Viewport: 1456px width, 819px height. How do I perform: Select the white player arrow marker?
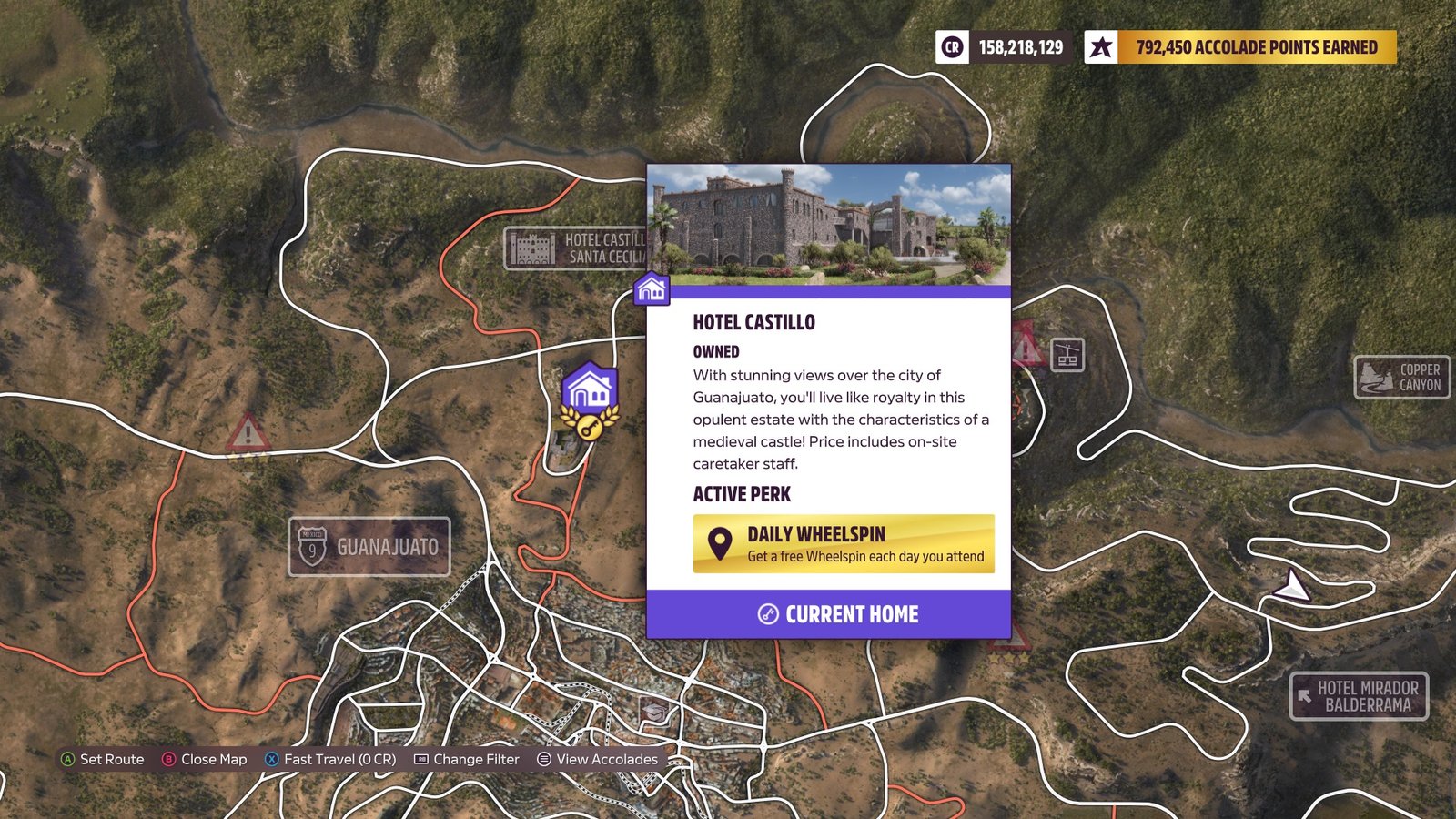coord(1292,585)
